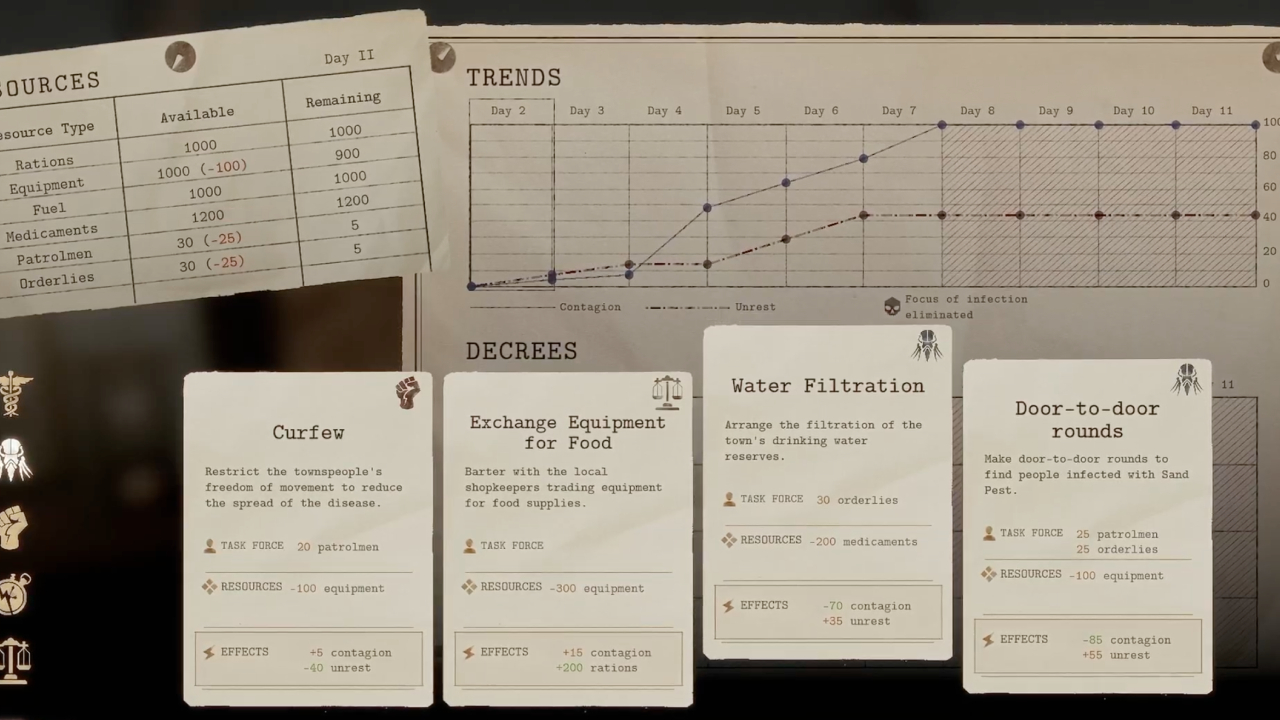This screenshot has width=1280, height=720.
Task: Select the Medicaments row in the Resources table
Action: [x=52, y=231]
